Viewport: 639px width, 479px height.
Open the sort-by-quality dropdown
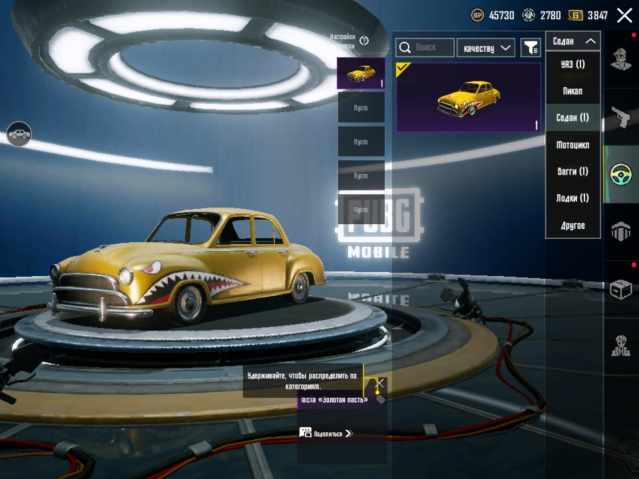[485, 47]
